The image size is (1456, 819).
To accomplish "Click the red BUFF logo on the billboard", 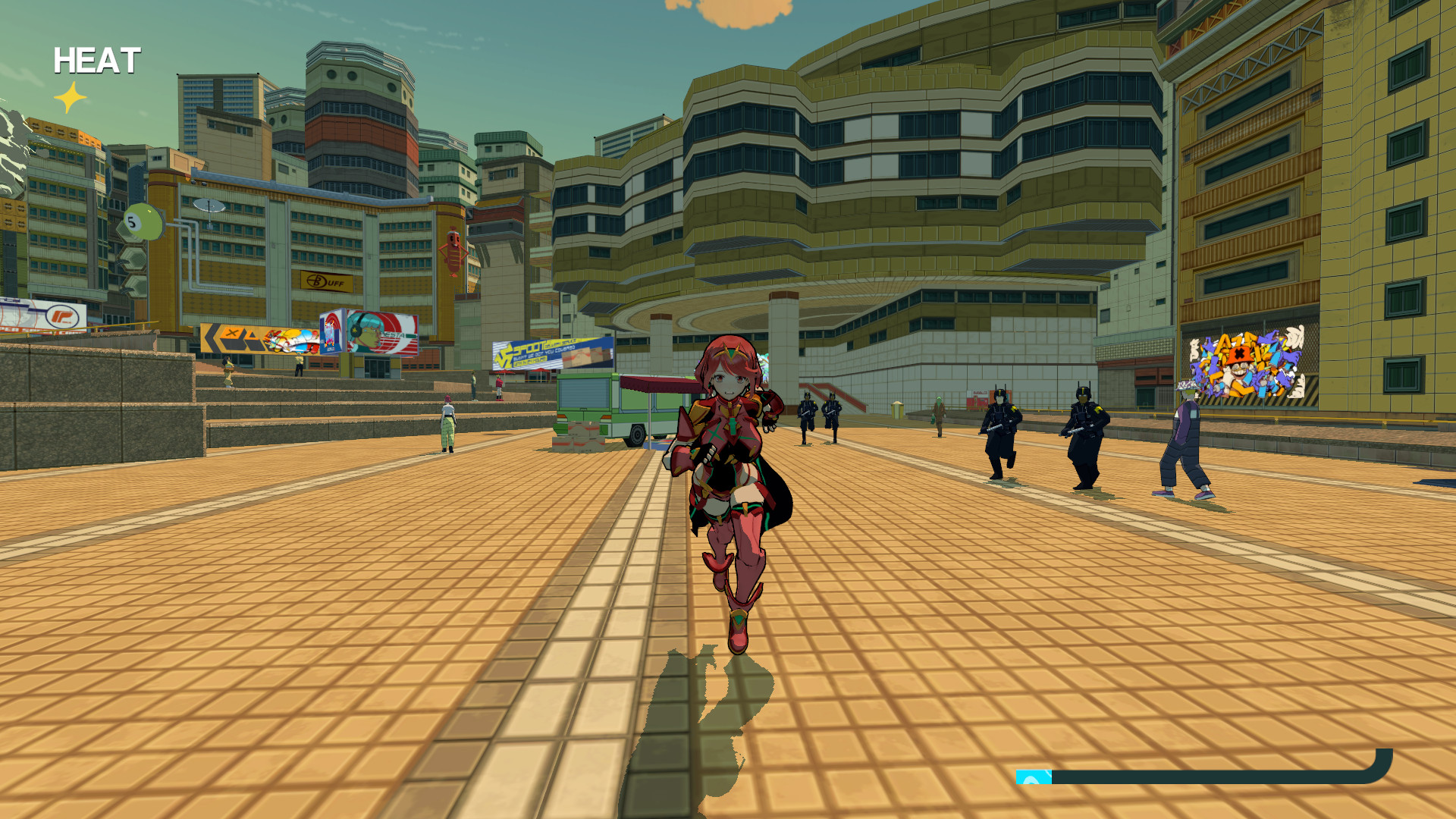I will coord(317,281).
